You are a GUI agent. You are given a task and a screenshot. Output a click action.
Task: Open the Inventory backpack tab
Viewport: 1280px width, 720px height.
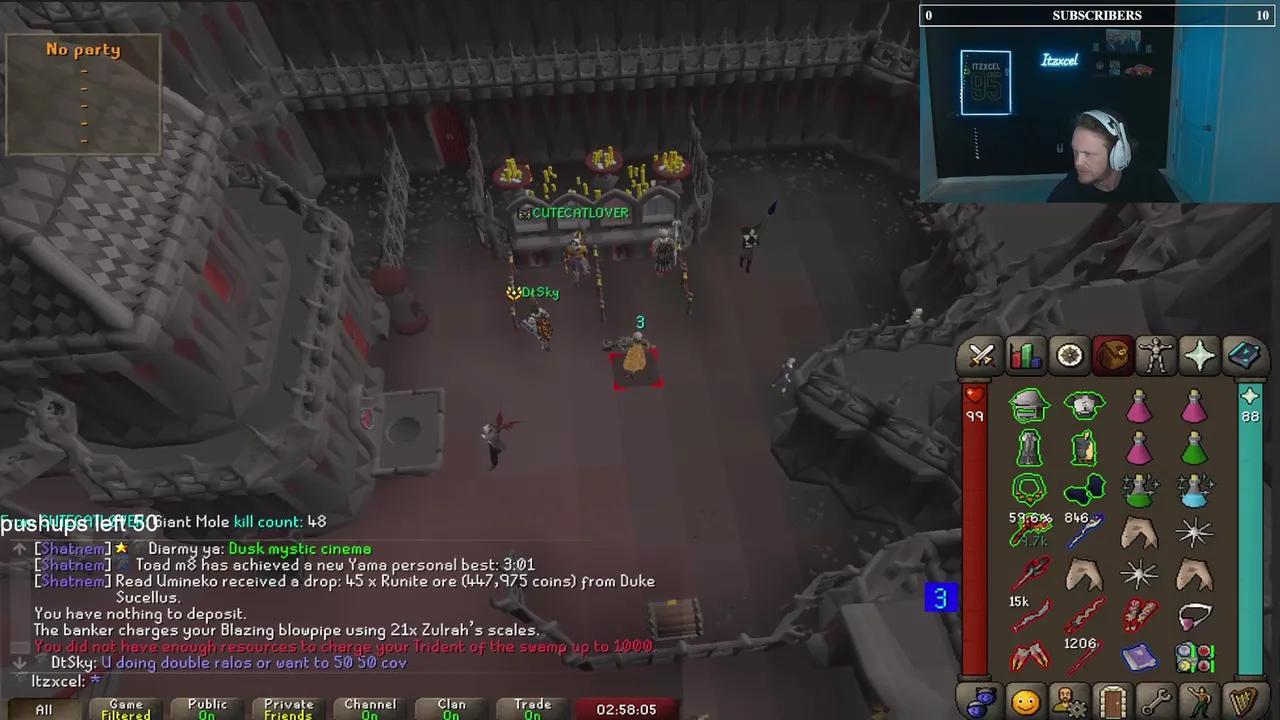[1113, 355]
